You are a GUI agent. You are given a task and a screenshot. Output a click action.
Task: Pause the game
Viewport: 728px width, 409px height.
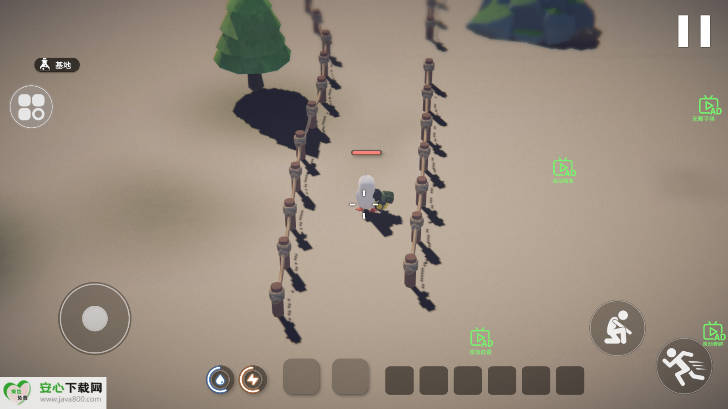pyautogui.click(x=693, y=31)
